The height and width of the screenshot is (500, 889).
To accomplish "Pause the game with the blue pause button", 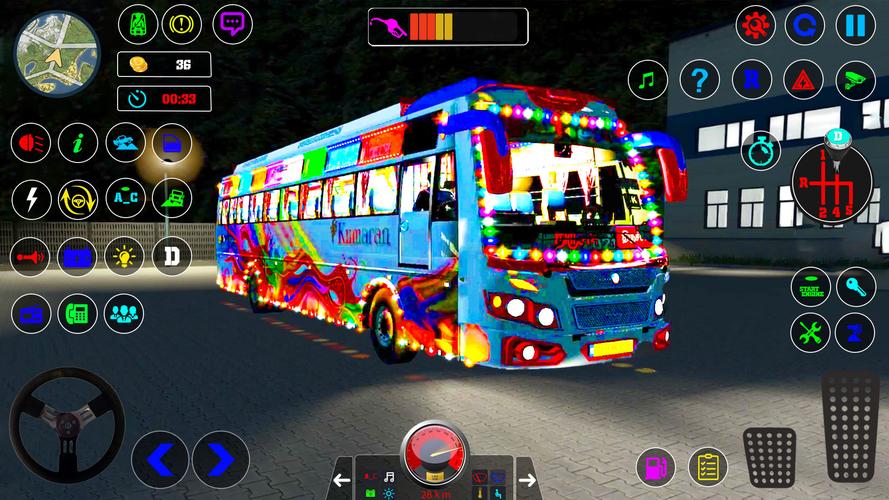I will tap(856, 24).
